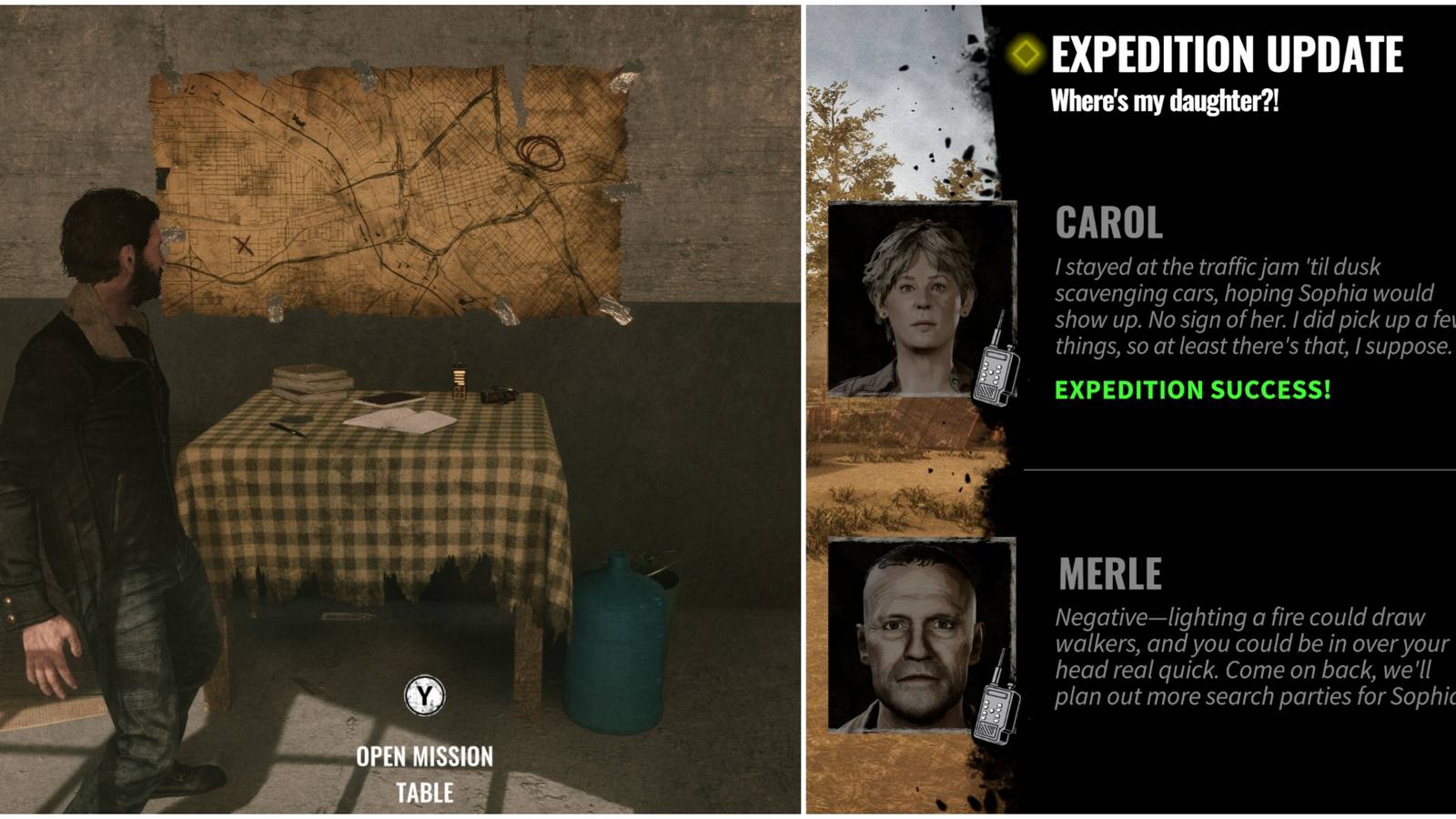Click the walkie-talkie icon beside Merle's portrait
This screenshot has width=1456, height=819.
[x=997, y=708]
